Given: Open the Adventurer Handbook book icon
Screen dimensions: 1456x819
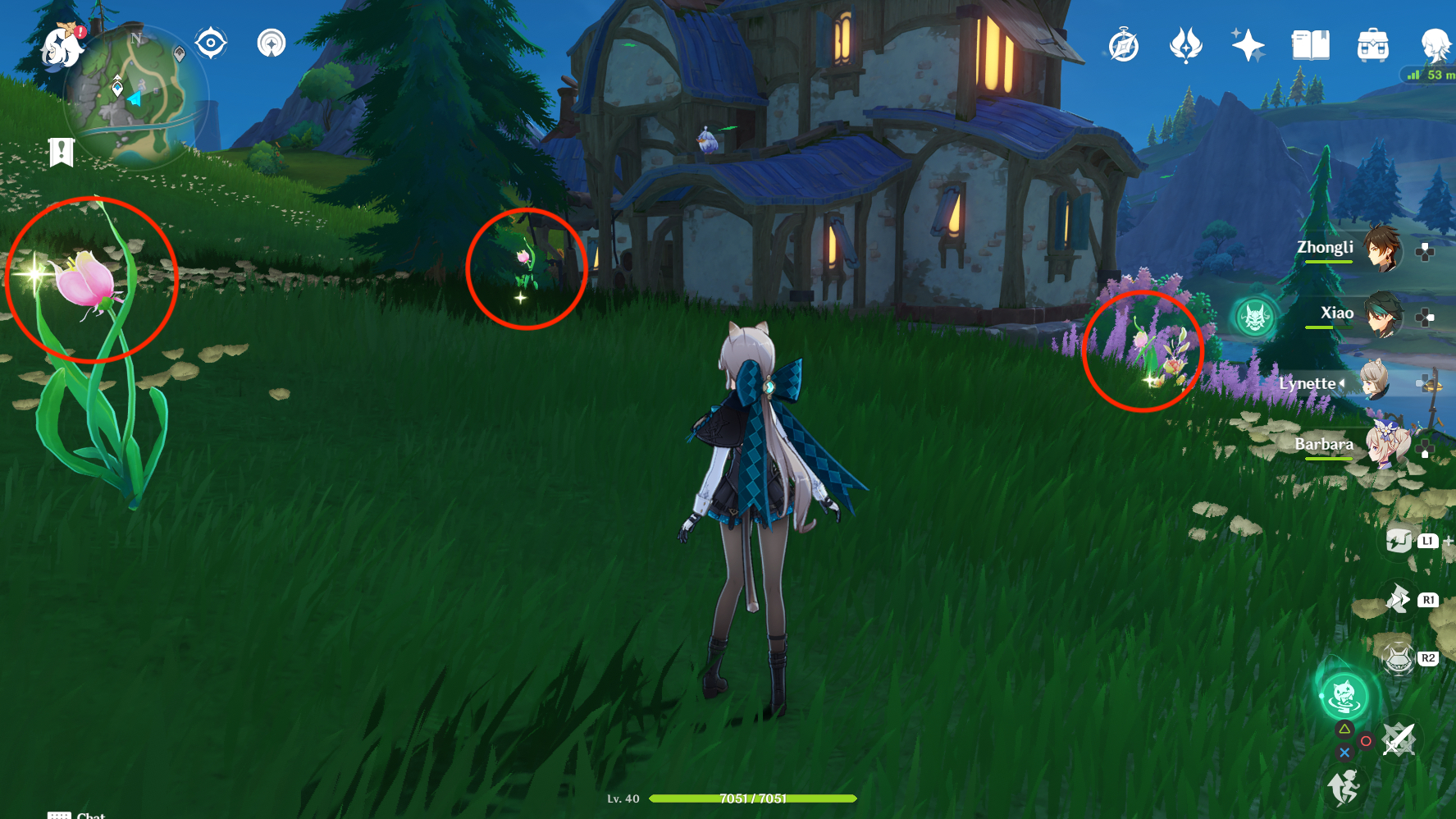Looking at the screenshot, I should click(1309, 46).
